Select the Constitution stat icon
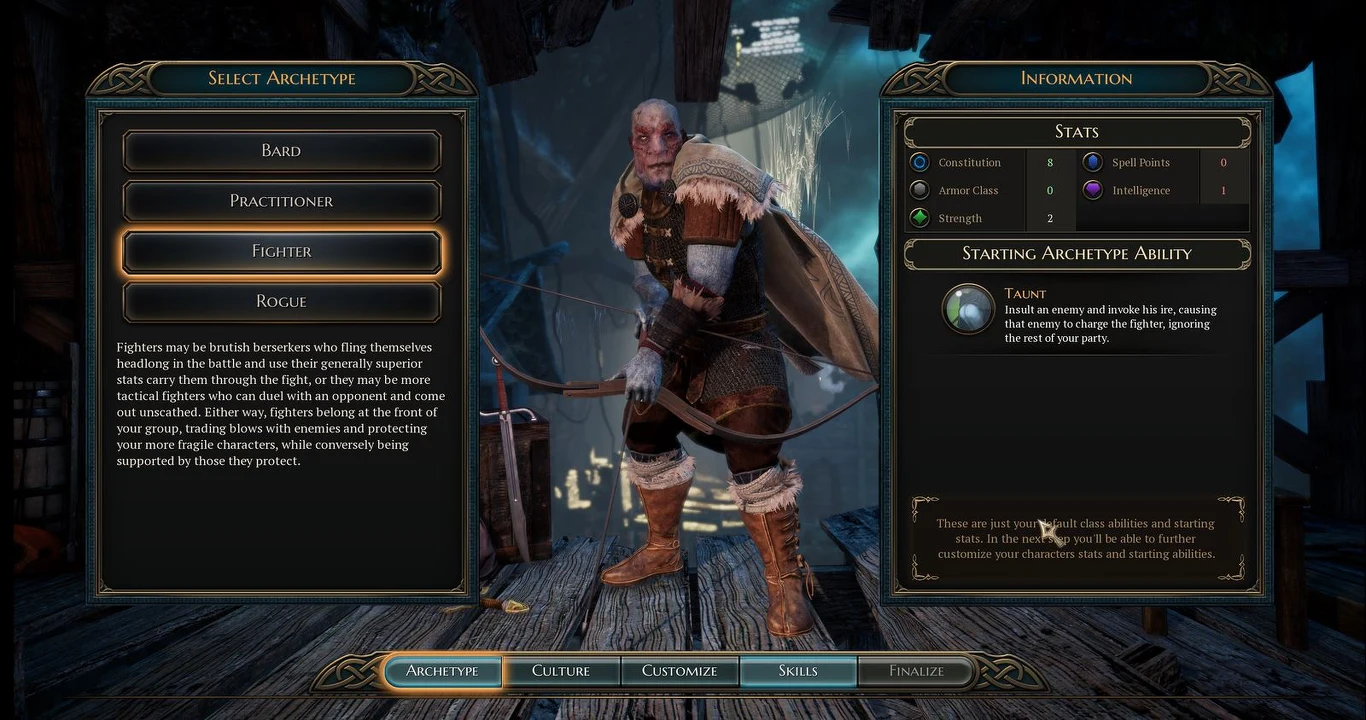Screen dimensions: 1366x720 [919, 162]
